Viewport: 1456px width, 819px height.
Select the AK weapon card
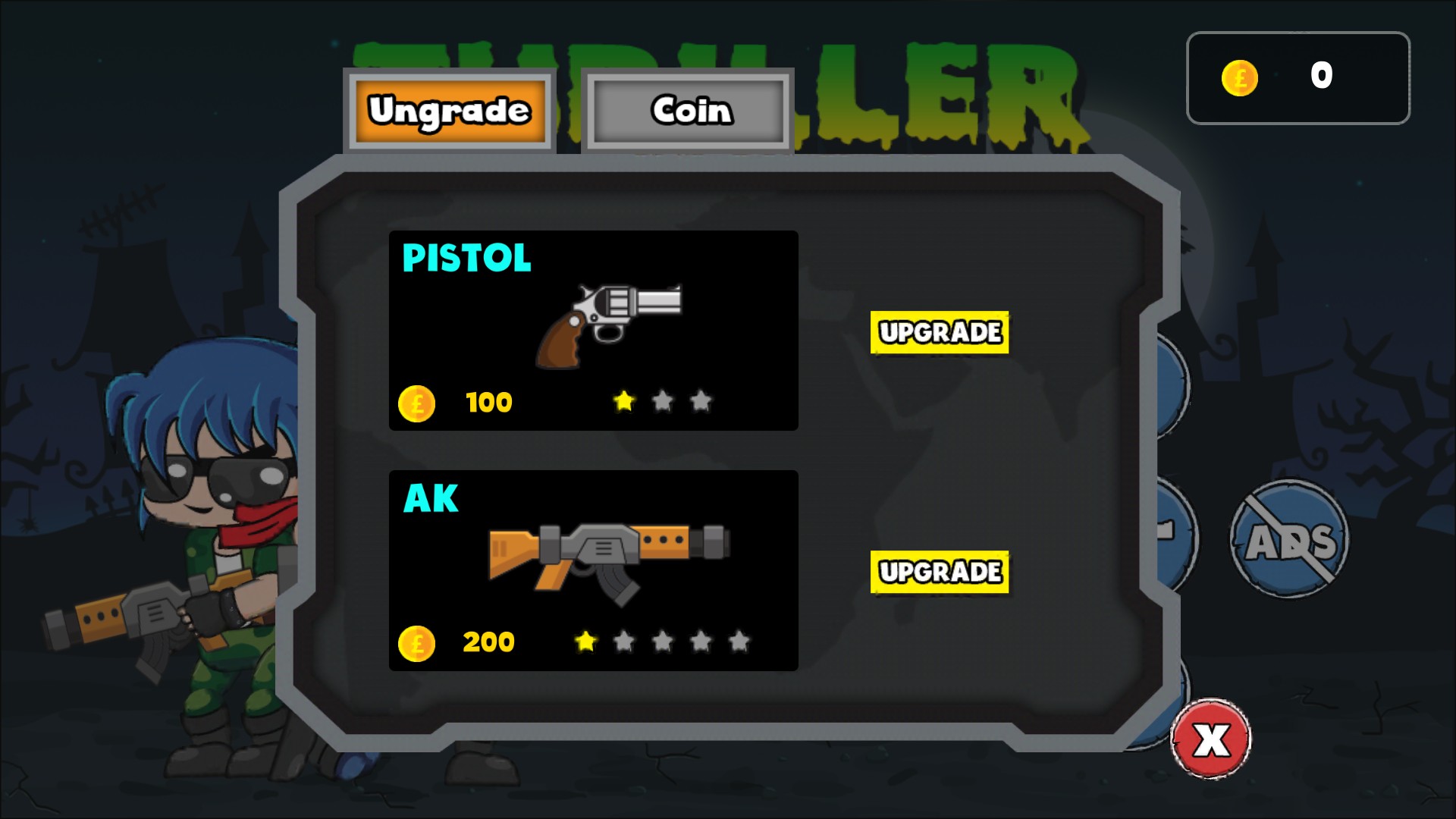593,570
